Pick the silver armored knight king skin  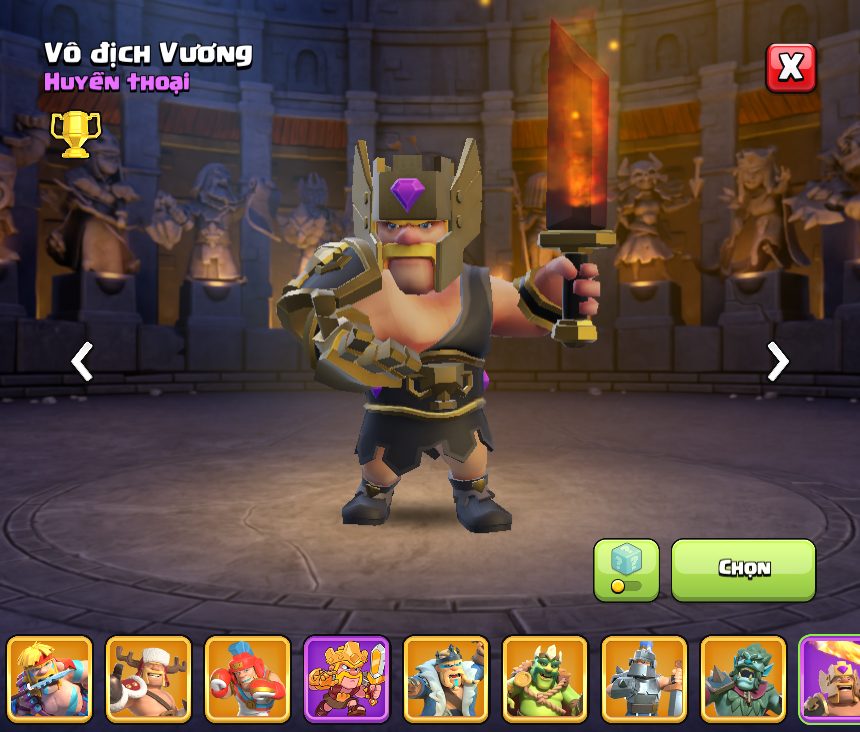[644, 679]
